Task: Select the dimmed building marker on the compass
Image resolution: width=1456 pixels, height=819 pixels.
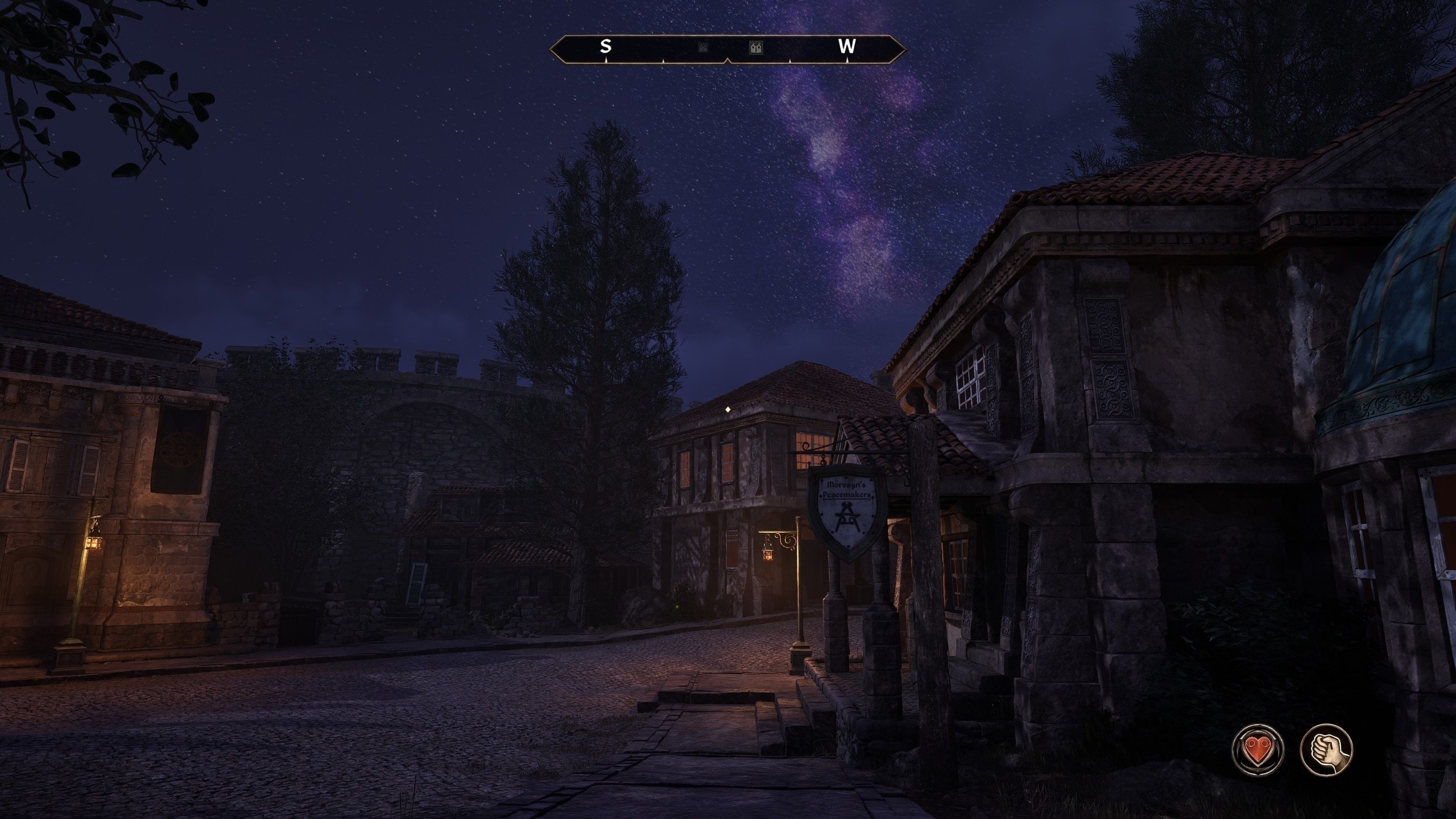Action: (703, 48)
